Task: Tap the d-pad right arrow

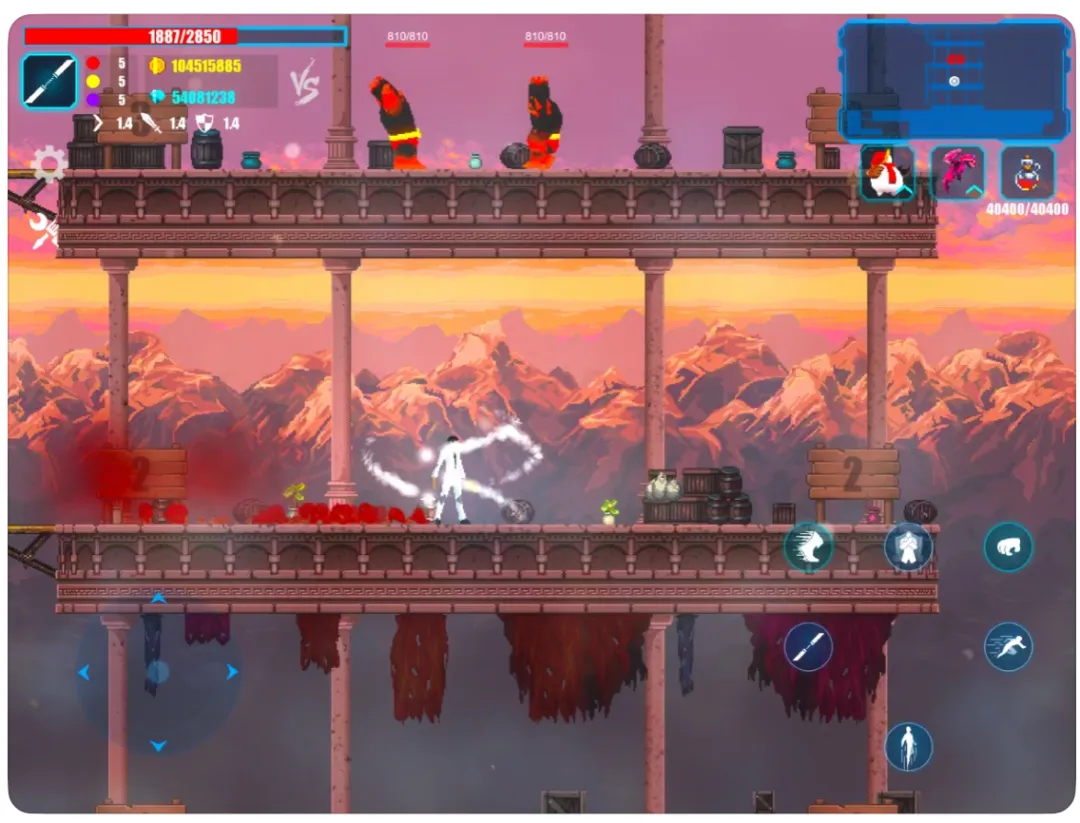Action: coord(232,672)
